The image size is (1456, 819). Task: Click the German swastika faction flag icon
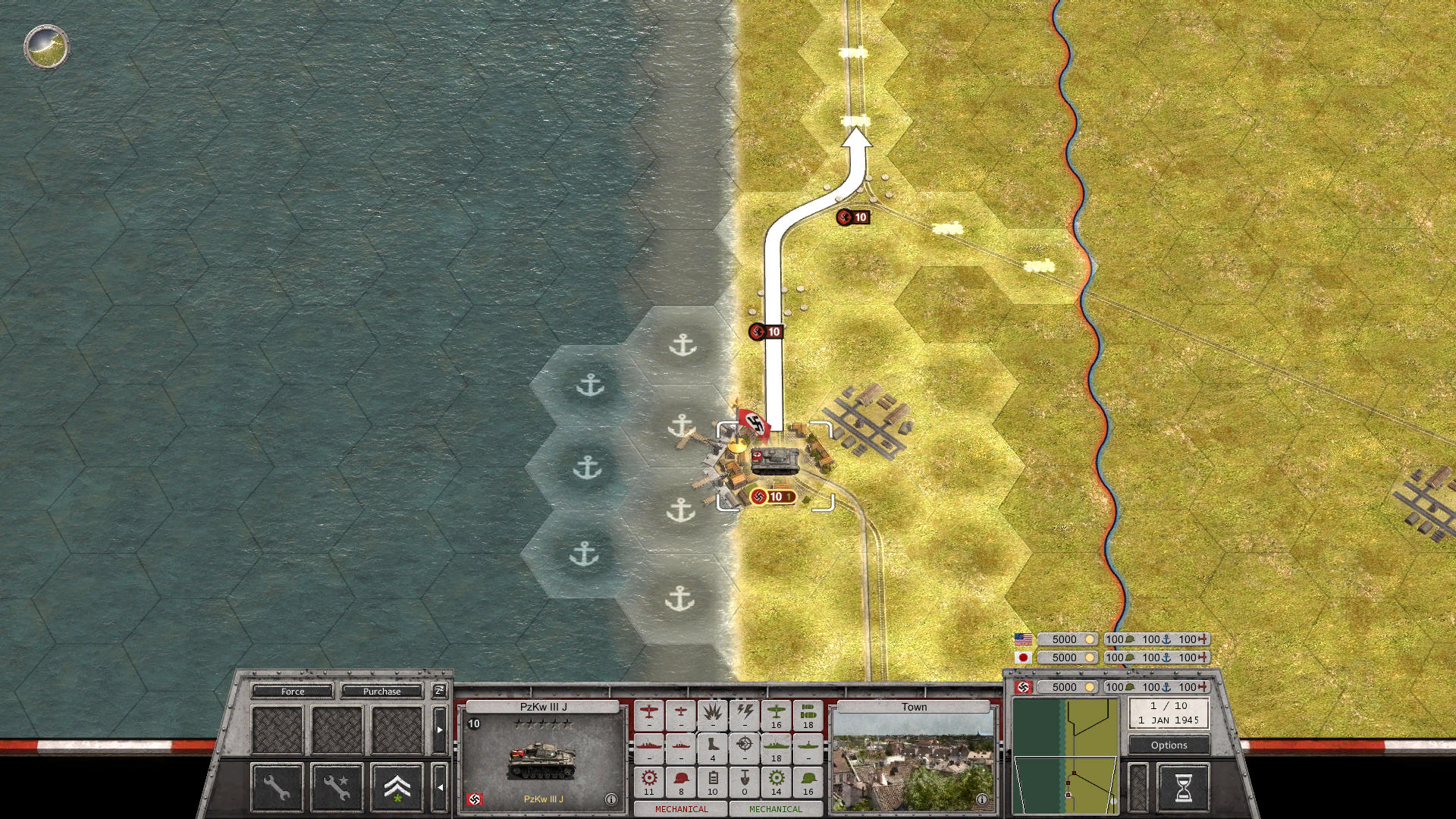[1022, 689]
